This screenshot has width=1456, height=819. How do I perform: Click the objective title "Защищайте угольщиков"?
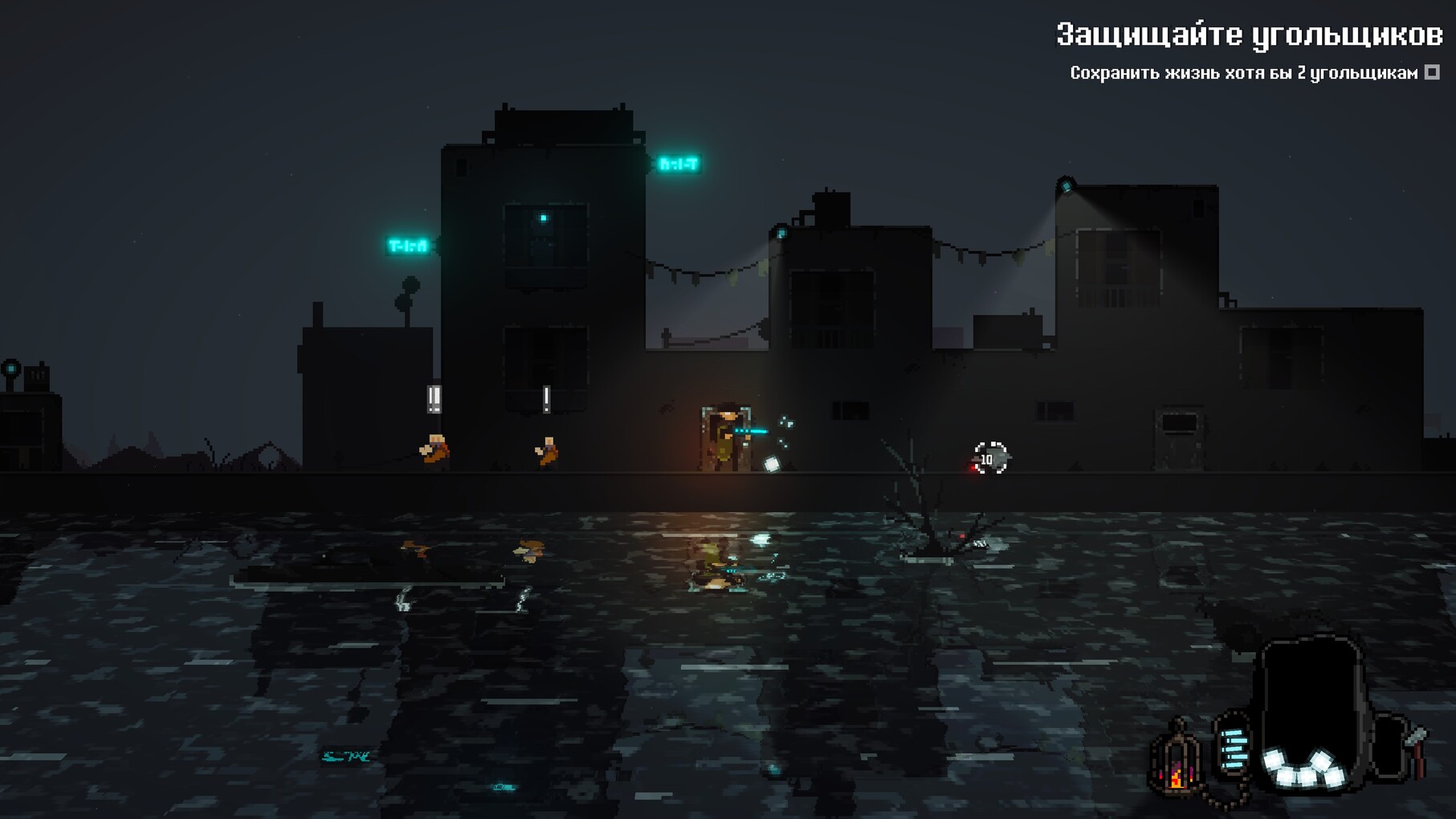point(1249,35)
